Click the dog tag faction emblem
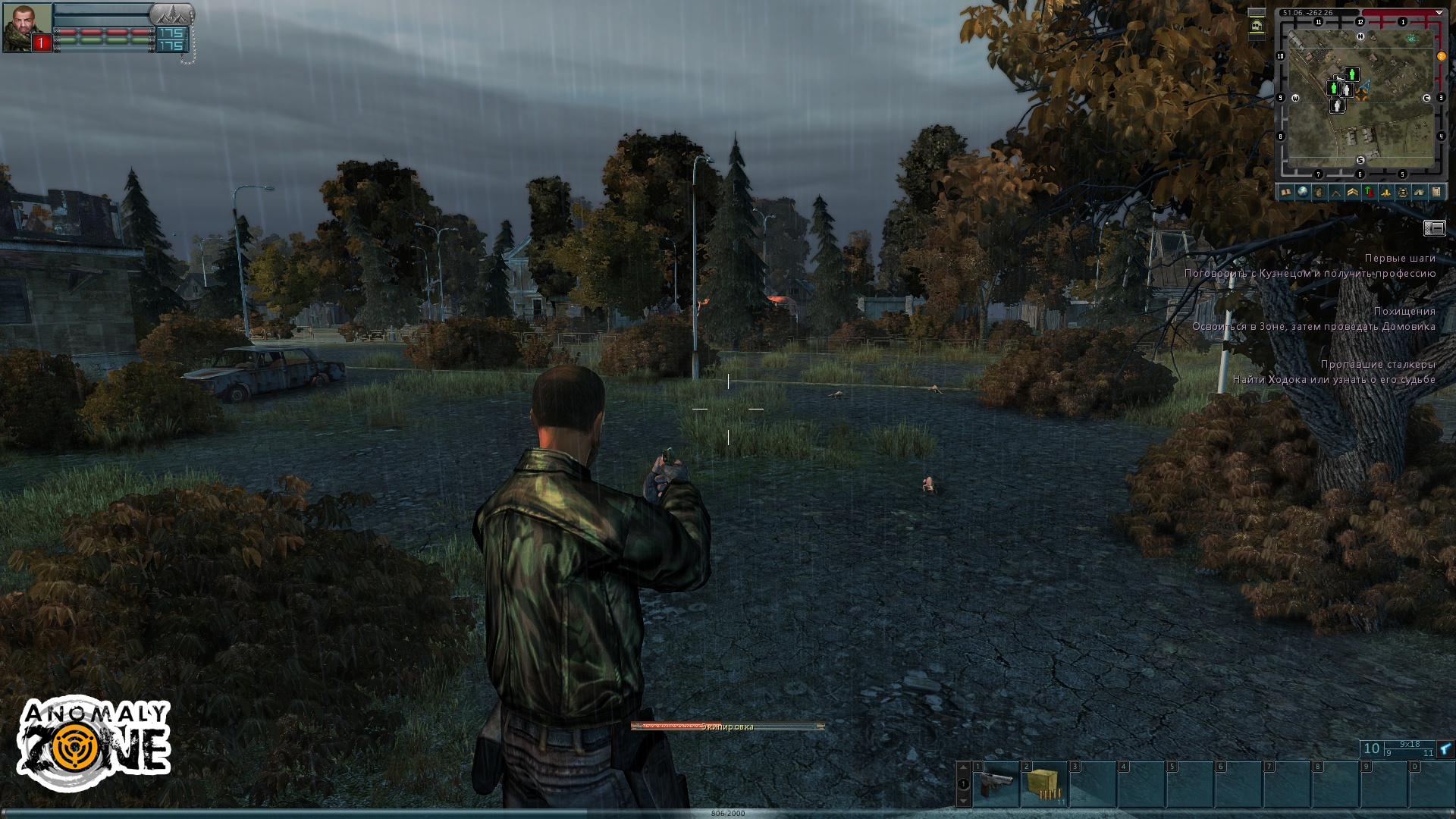Image resolution: width=1456 pixels, height=819 pixels. point(171,14)
